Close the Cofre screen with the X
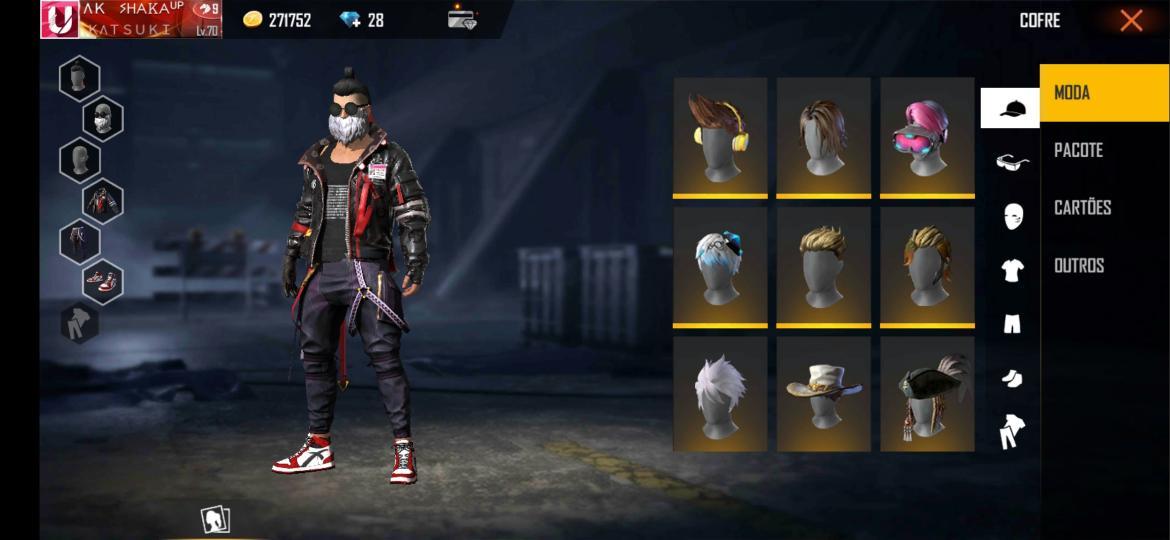1170x540 pixels. (1131, 20)
